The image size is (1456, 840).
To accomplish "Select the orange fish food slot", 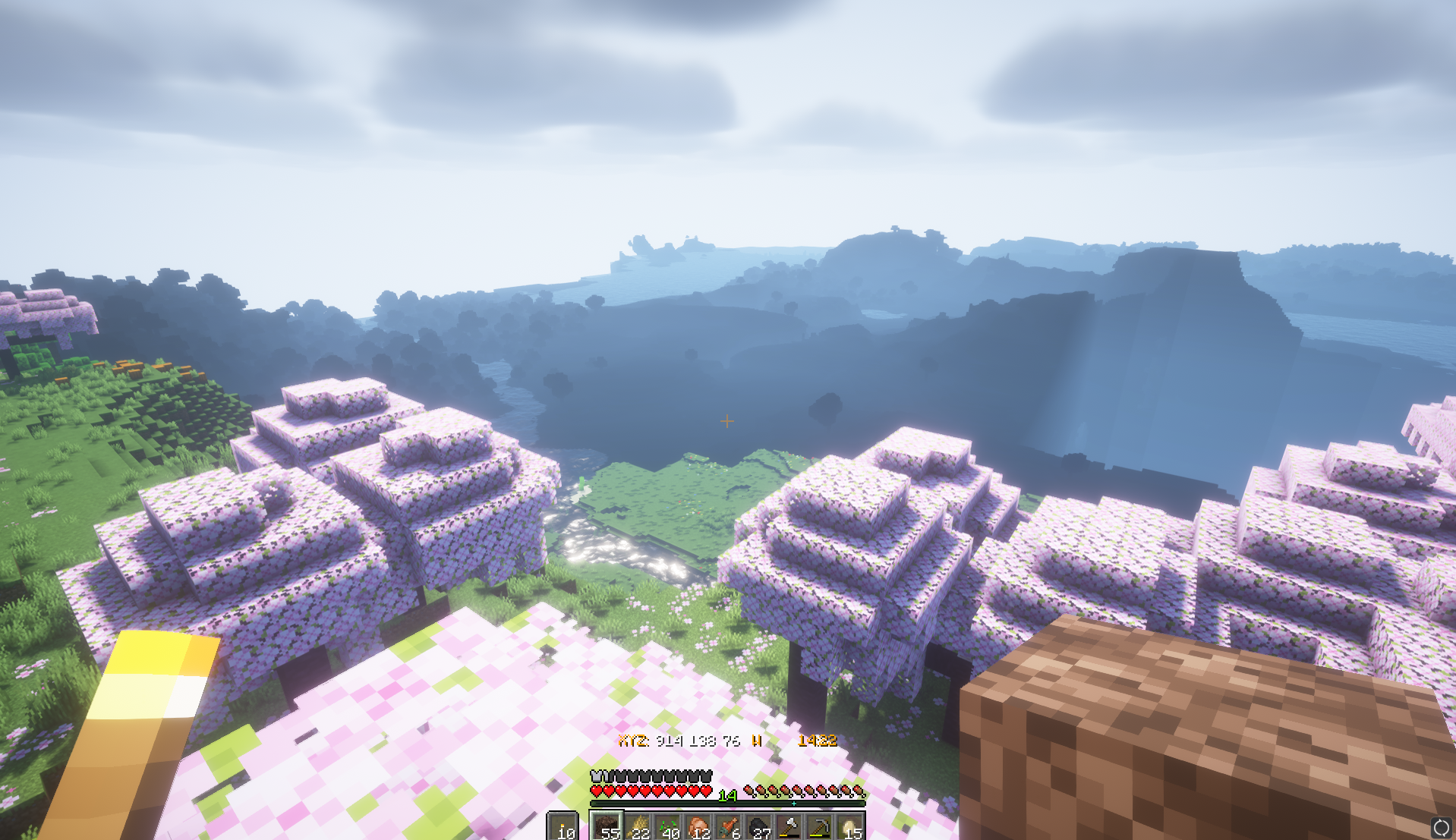I will (729, 827).
